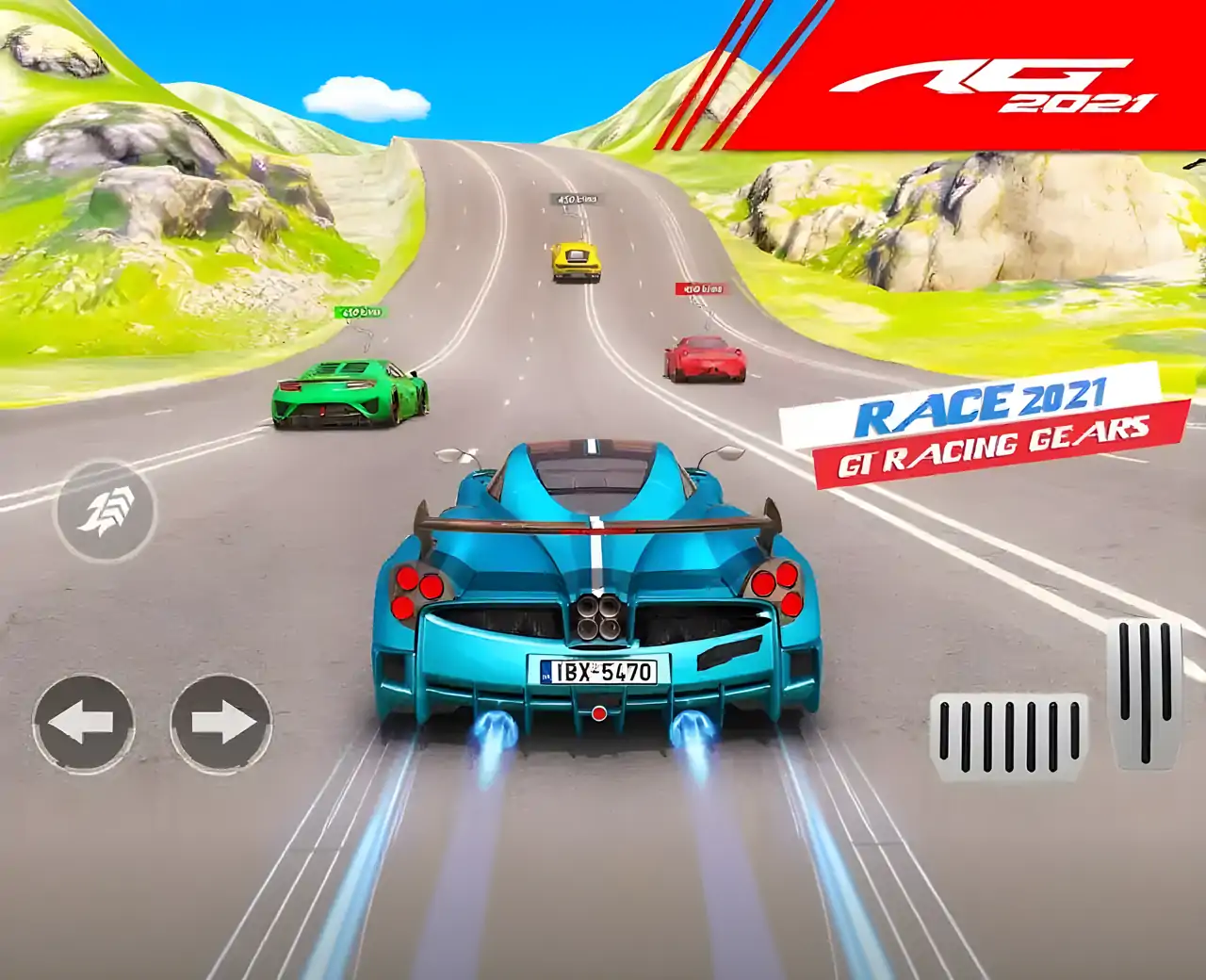Click the green distance marker above the green car
Viewport: 1206px width, 980px height.
[x=363, y=309]
